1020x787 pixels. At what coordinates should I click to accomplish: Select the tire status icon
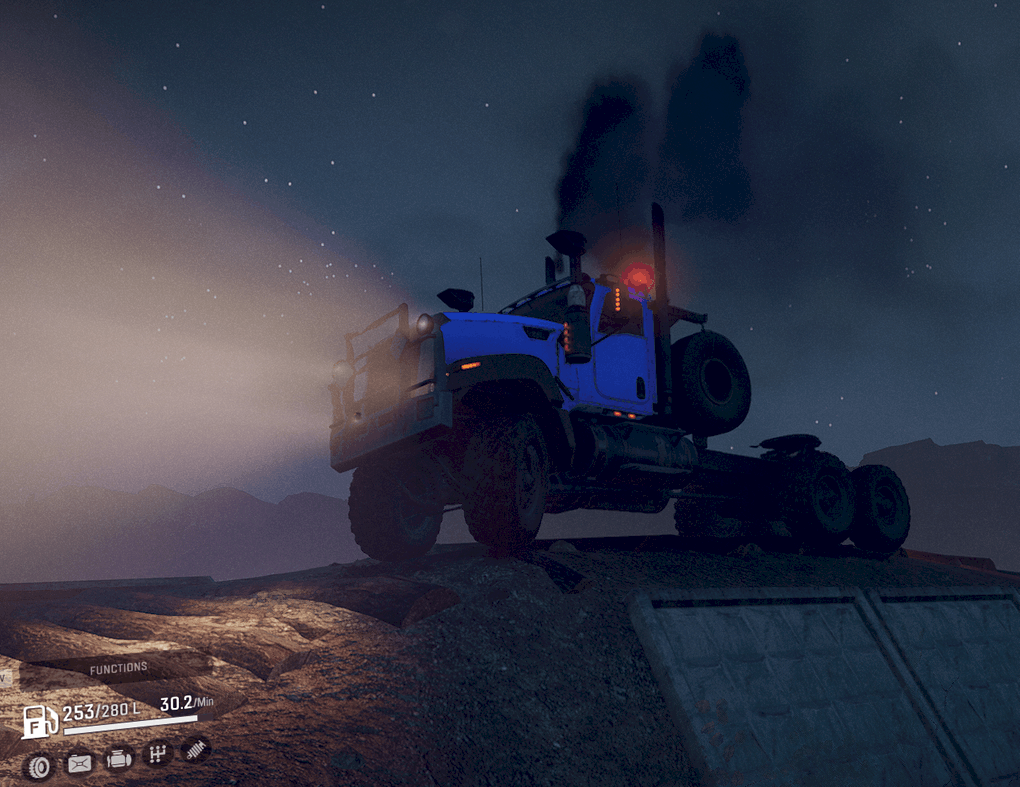click(x=39, y=767)
